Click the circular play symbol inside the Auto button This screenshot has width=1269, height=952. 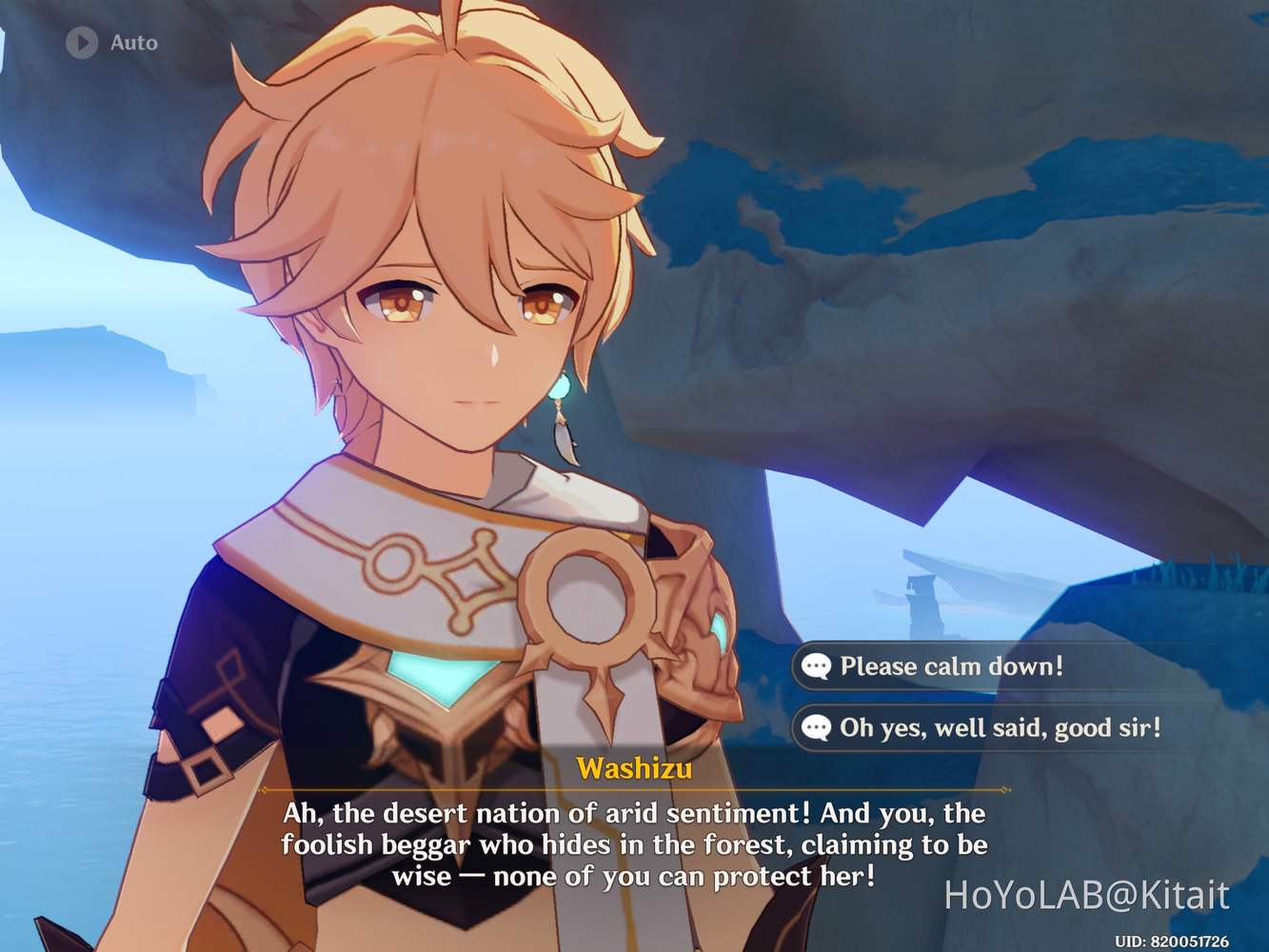click(x=81, y=42)
